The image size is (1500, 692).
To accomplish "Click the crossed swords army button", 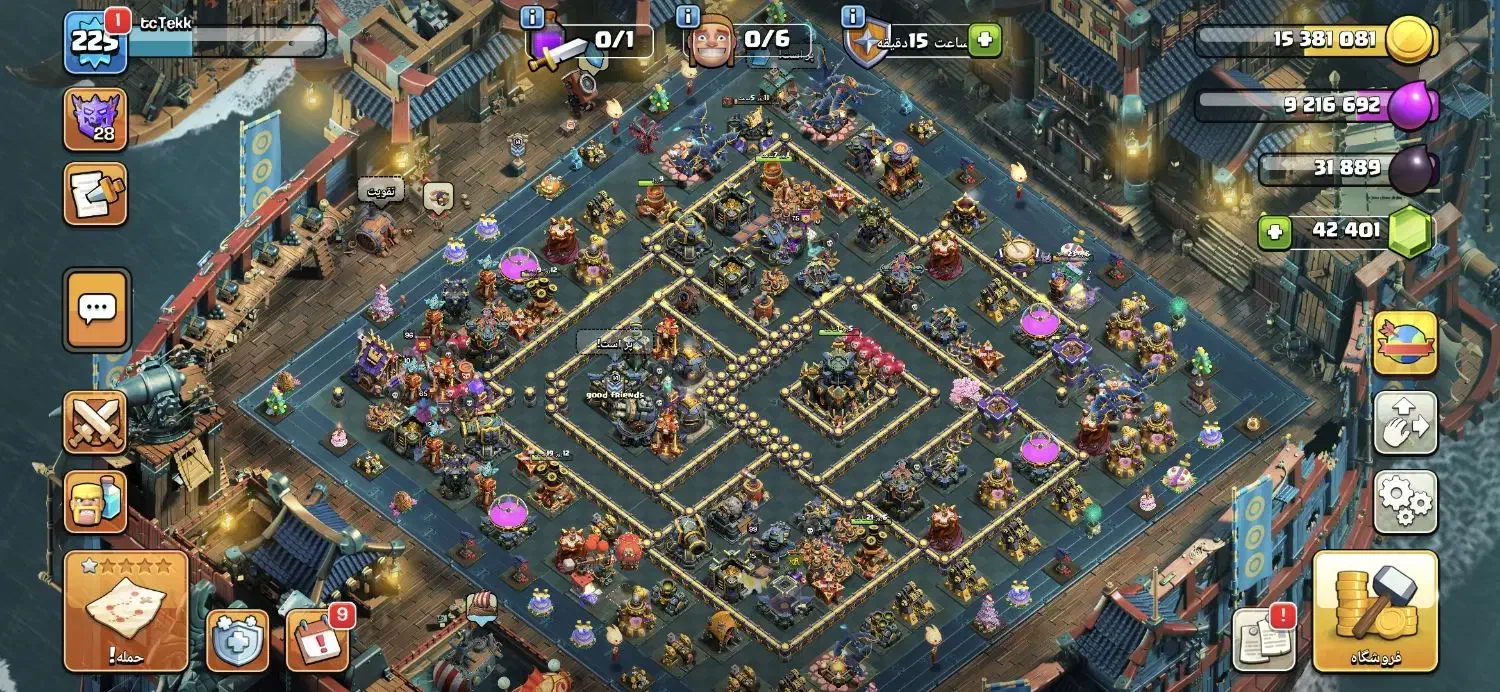I will [x=95, y=421].
